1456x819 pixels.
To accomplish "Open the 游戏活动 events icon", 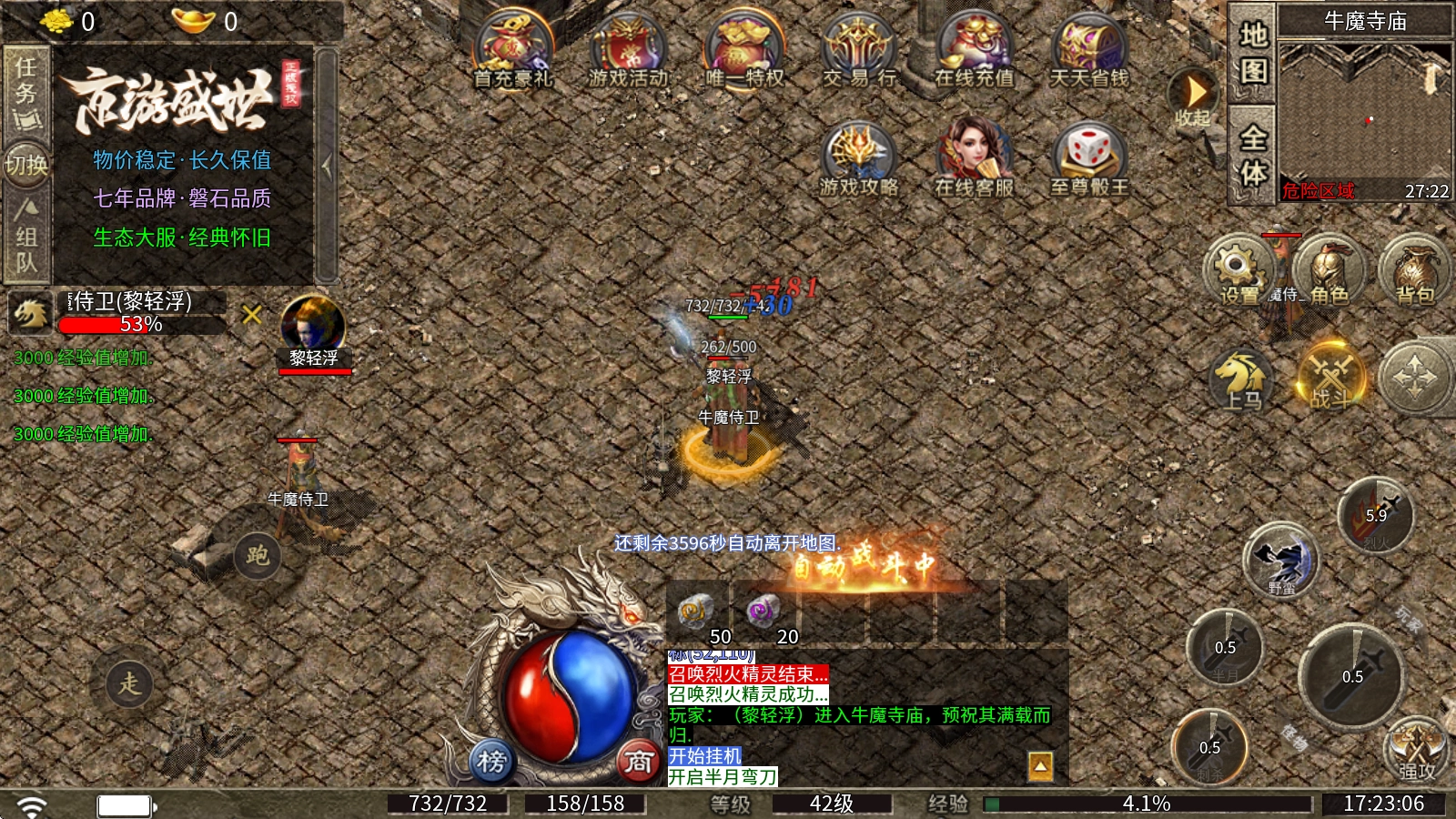I will [628, 50].
